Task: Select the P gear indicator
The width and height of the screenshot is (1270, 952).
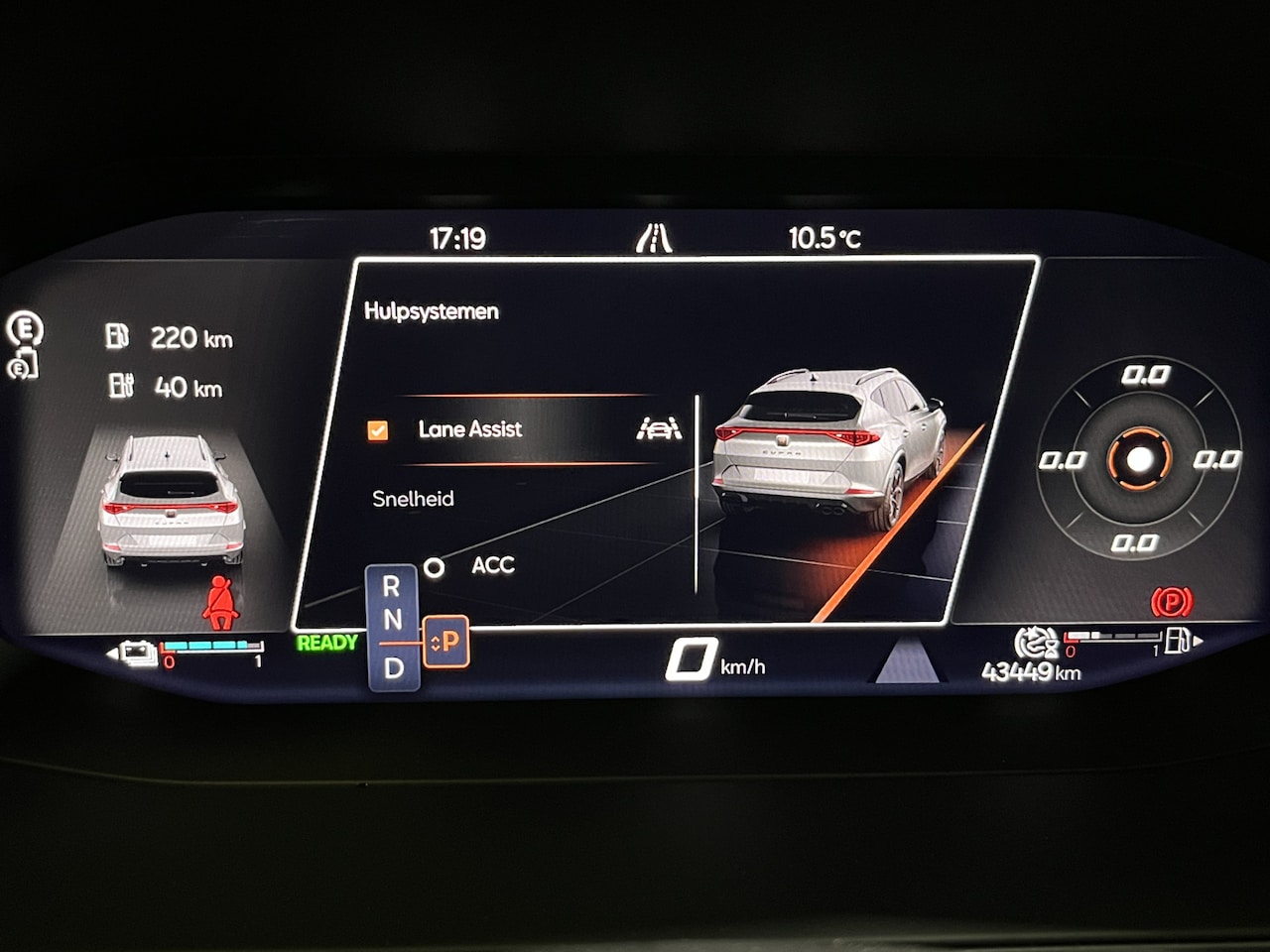Action: click(446, 643)
